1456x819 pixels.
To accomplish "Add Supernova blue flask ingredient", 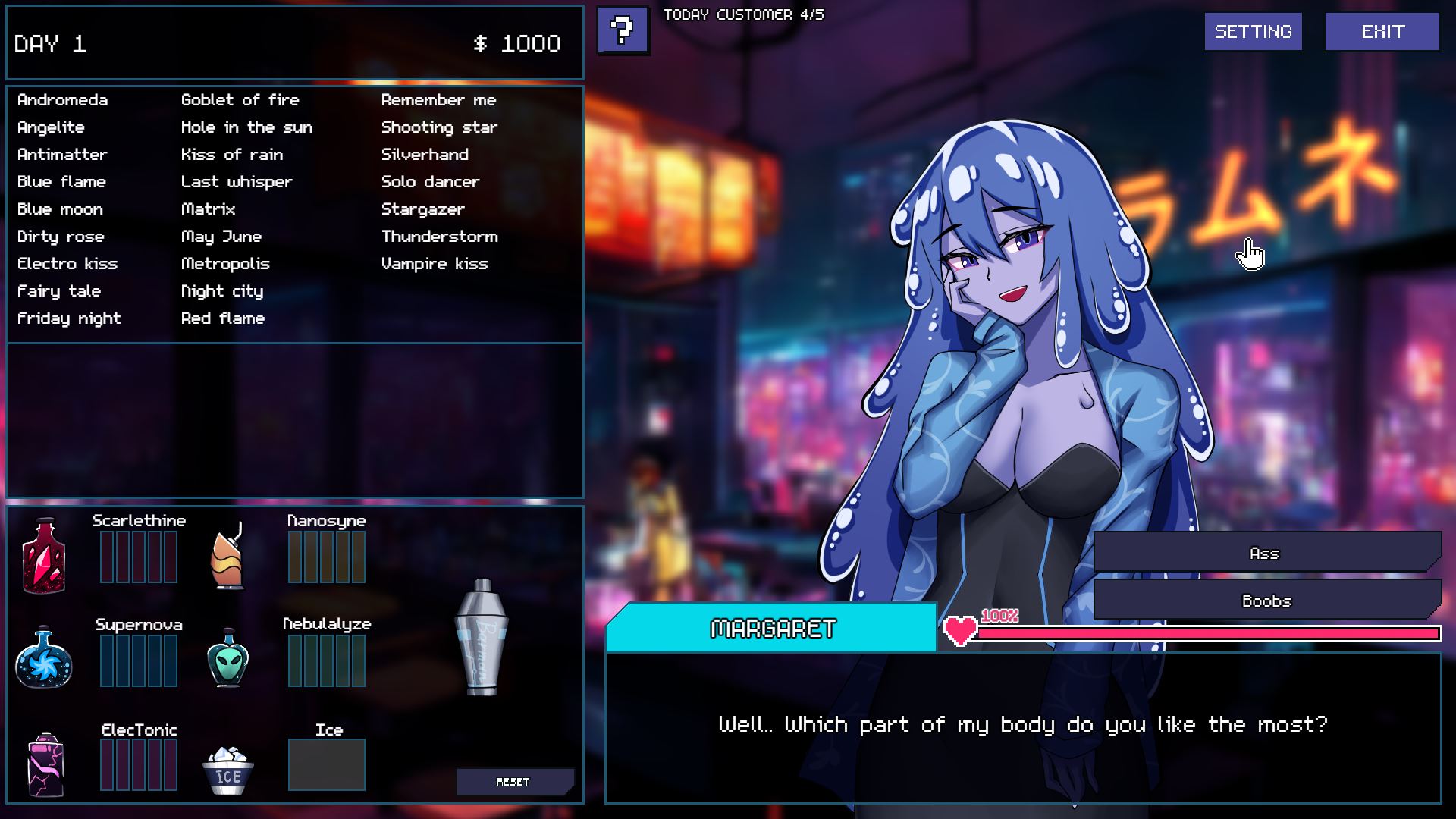I will [44, 658].
